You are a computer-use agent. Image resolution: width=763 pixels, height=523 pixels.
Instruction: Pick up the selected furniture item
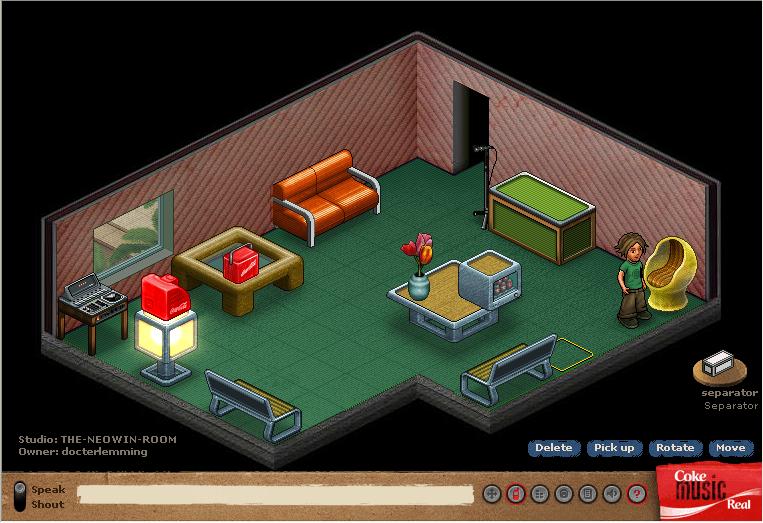pyautogui.click(x=614, y=448)
